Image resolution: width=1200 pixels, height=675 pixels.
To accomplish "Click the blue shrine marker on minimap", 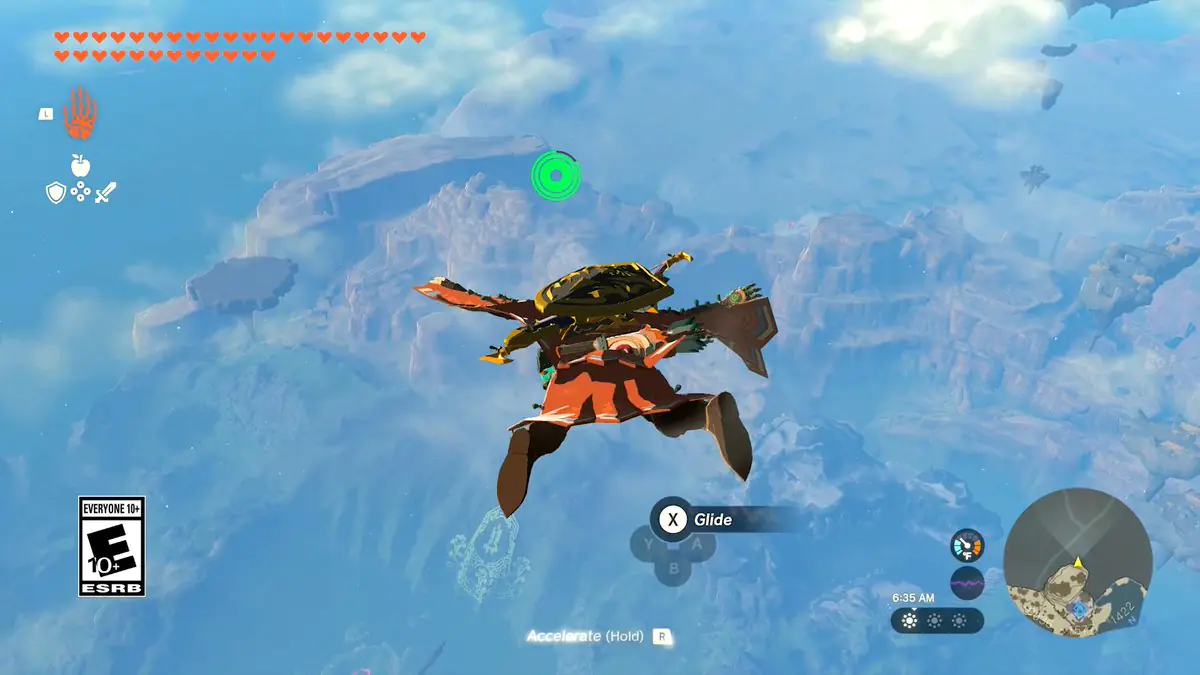I will (1078, 608).
